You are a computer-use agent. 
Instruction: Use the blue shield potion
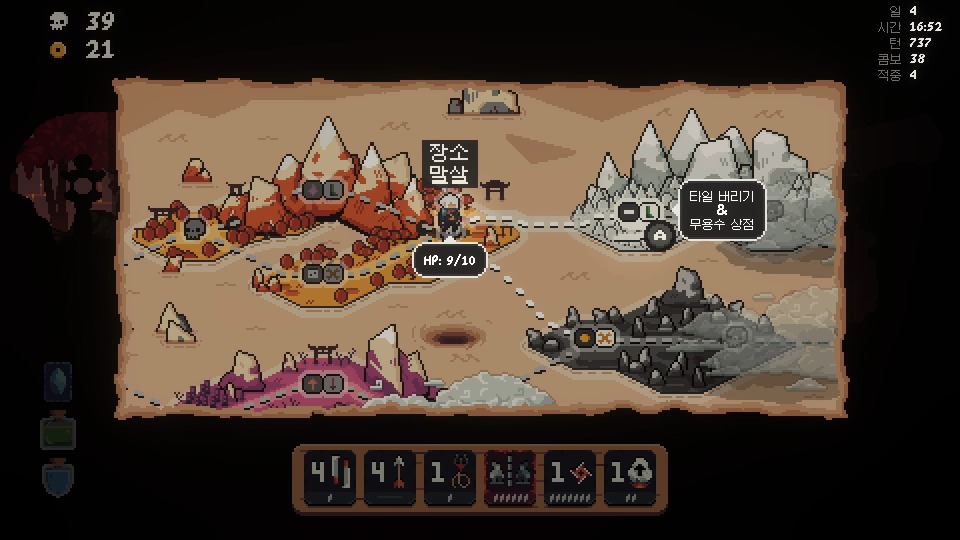pos(58,477)
